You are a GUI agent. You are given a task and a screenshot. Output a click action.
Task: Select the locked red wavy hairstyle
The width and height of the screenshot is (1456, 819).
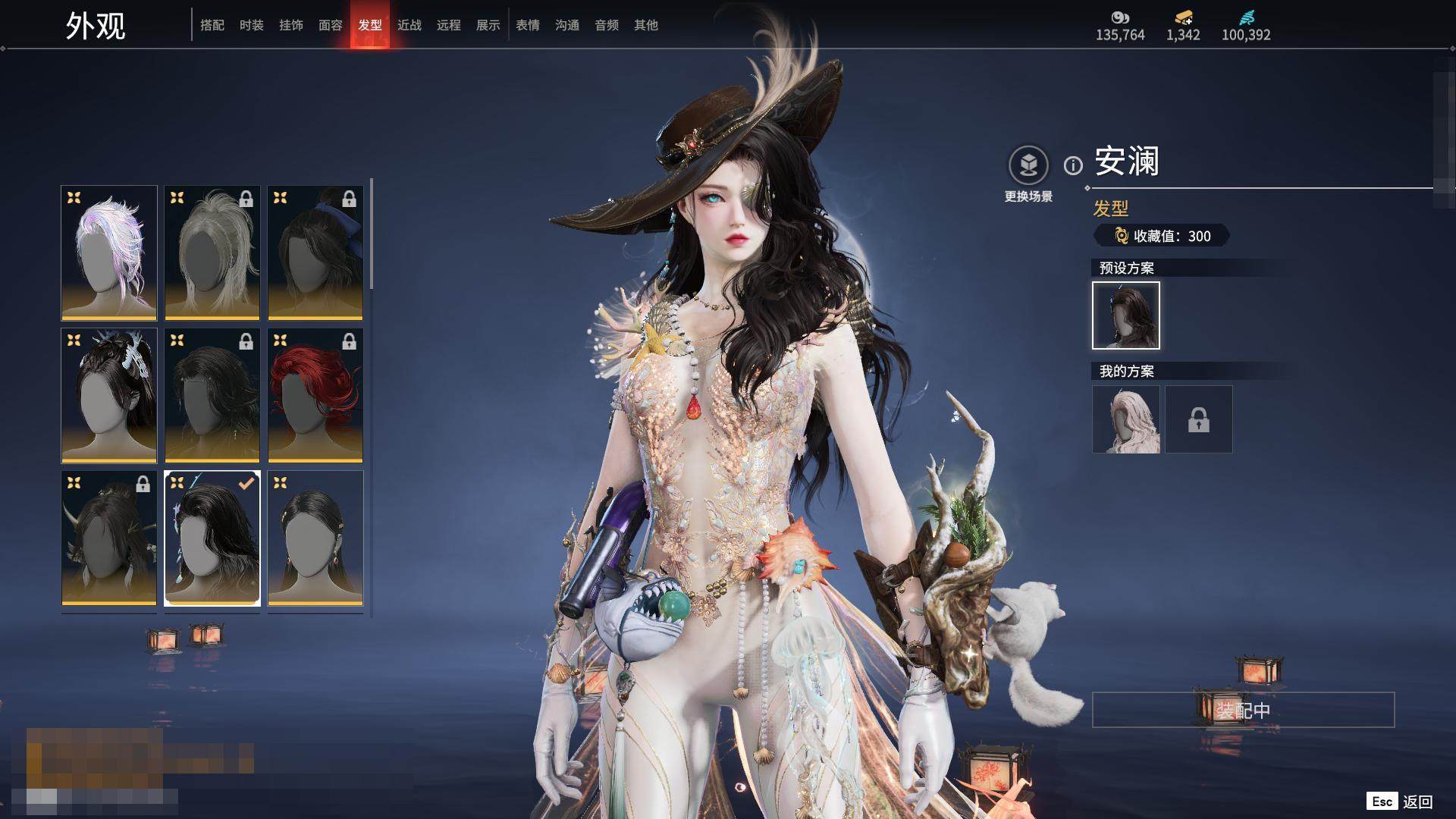(x=315, y=395)
